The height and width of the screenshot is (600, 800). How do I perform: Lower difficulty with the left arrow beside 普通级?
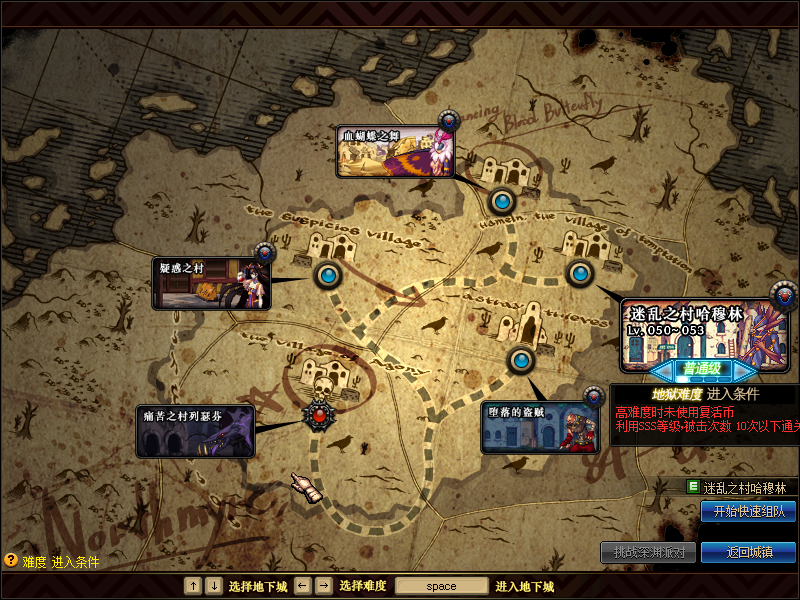point(664,370)
